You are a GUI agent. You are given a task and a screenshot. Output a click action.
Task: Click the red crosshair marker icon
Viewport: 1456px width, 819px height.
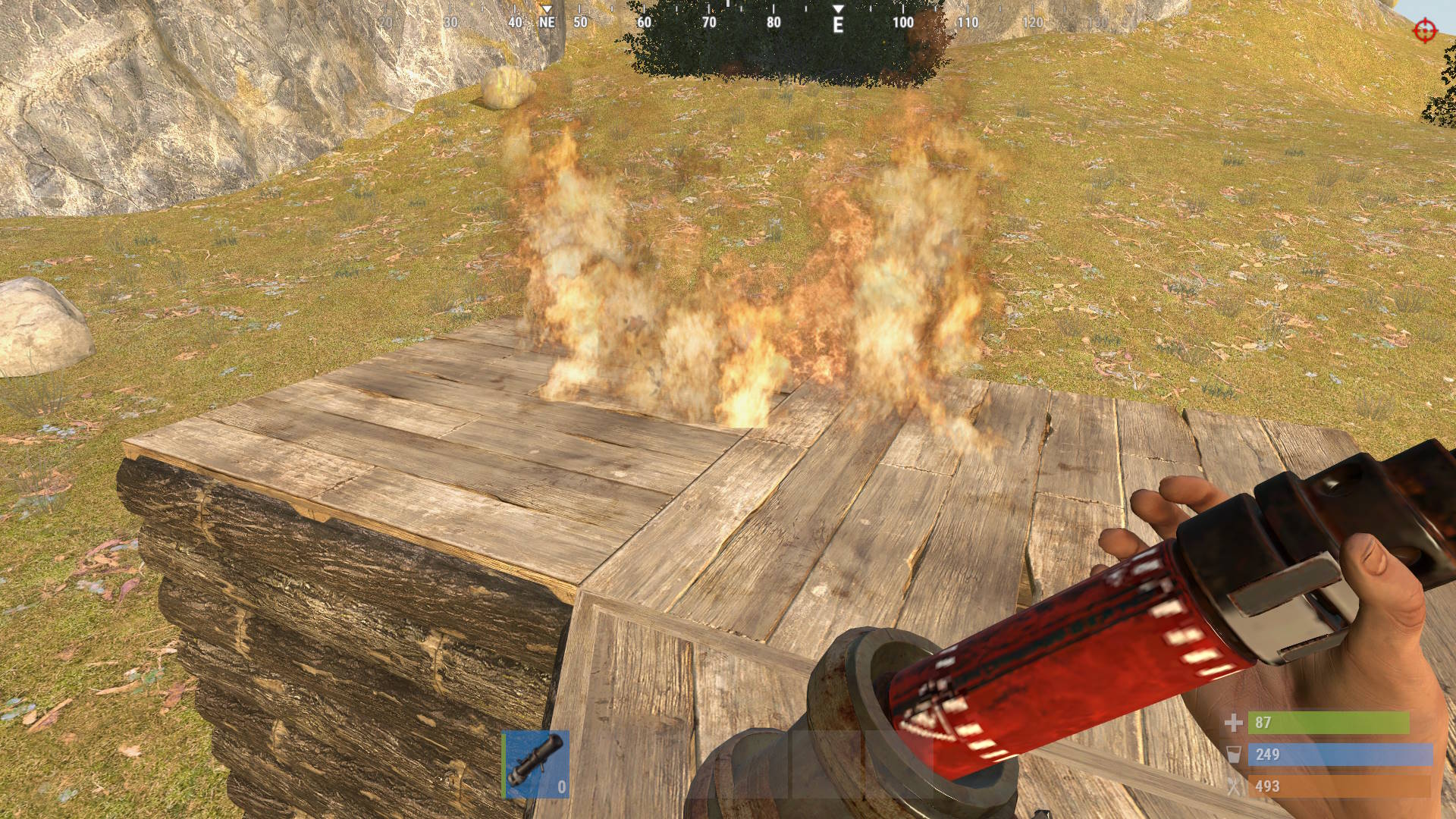[1425, 31]
